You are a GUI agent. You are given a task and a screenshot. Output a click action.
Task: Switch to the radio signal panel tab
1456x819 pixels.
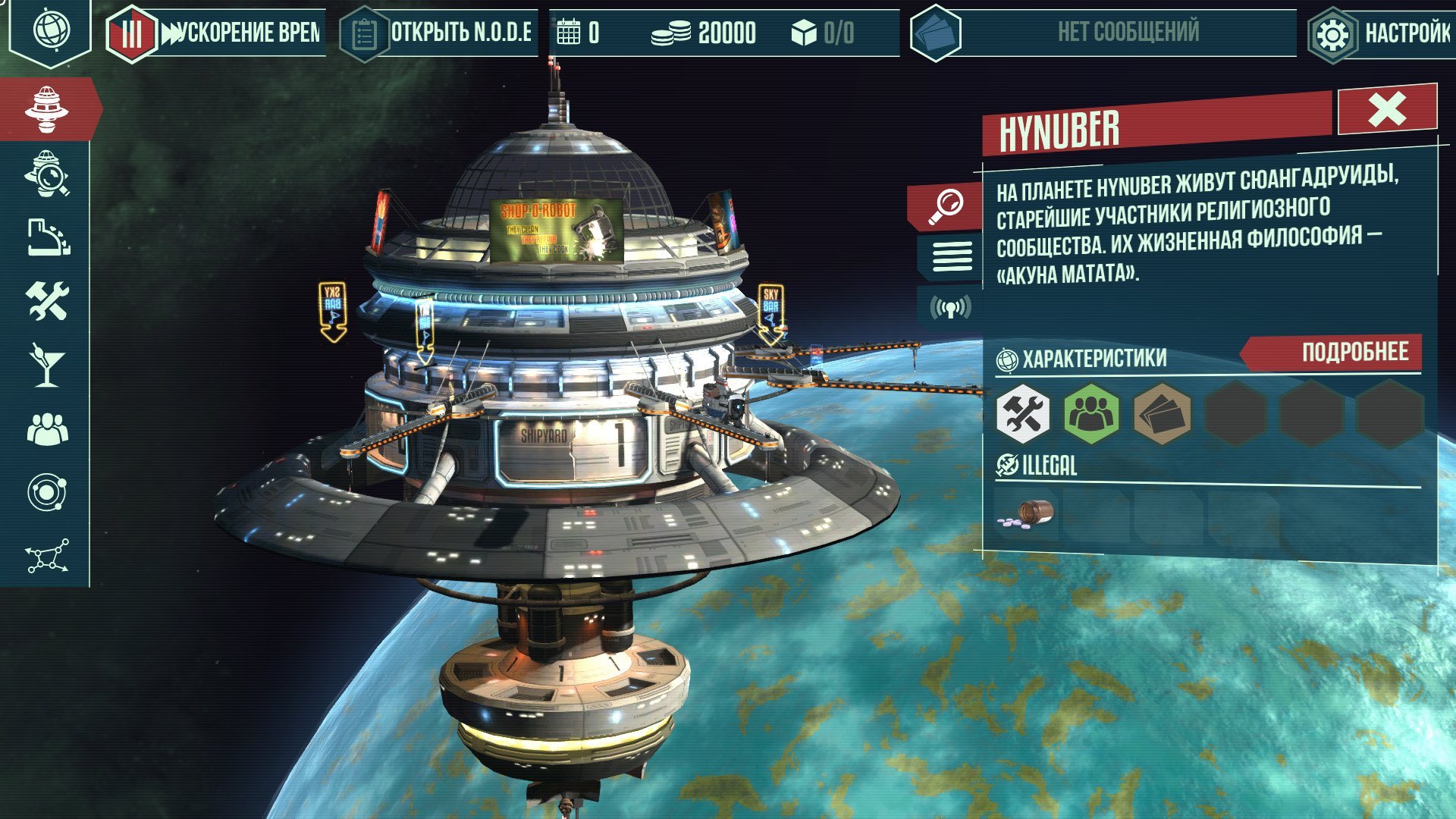click(x=949, y=307)
